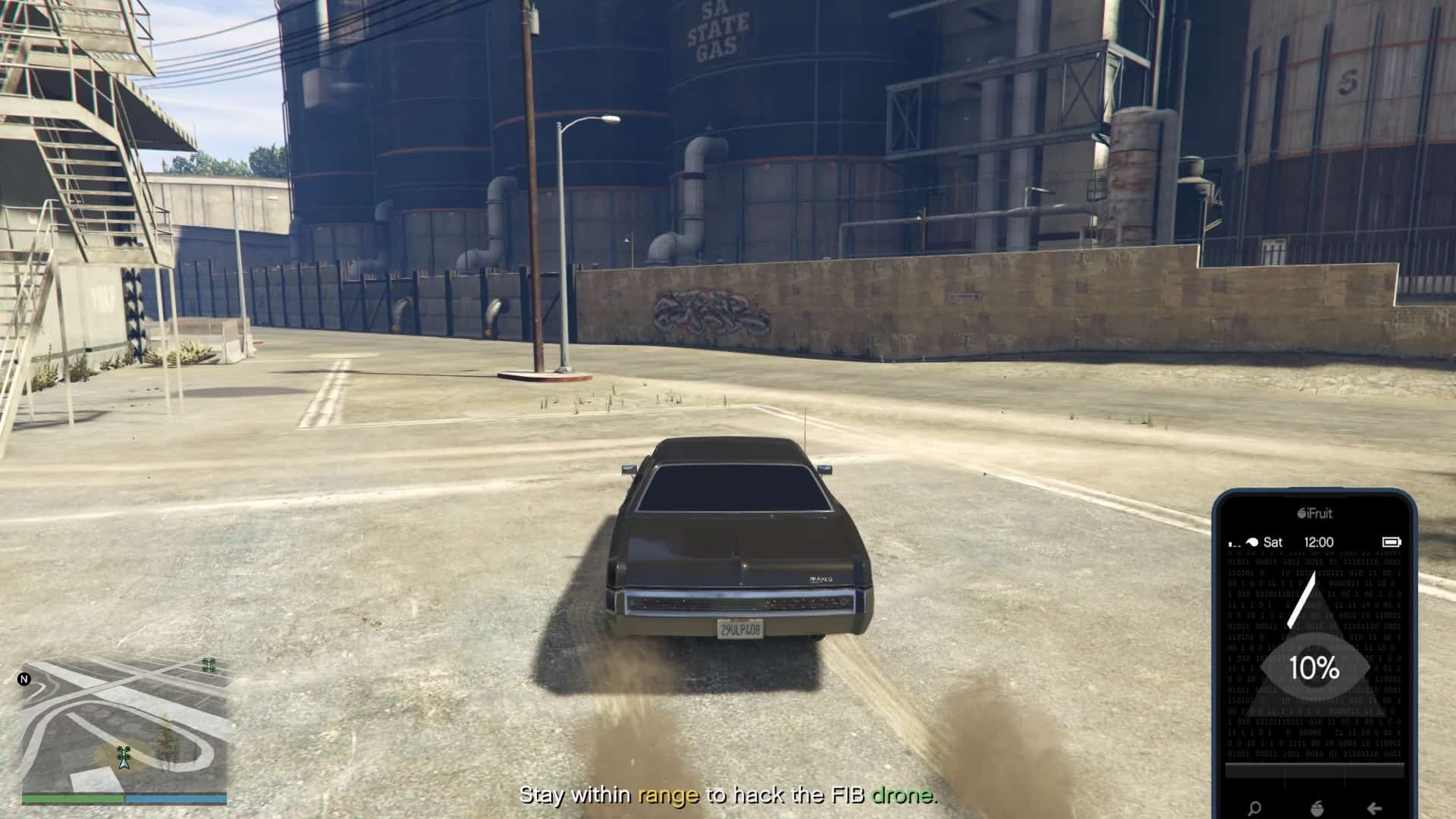The width and height of the screenshot is (1456, 819).
Task: Select the blue player arrow on minimap
Action: click(124, 763)
